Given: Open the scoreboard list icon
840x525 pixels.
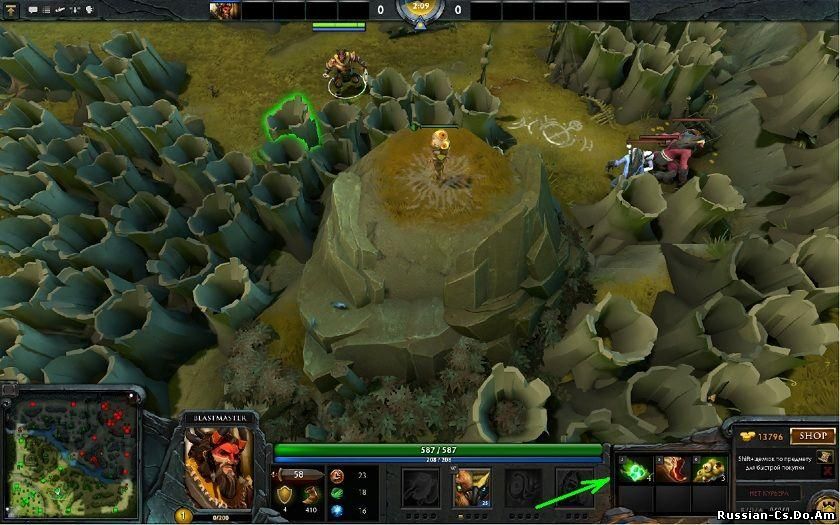Looking at the screenshot, I should click(47, 9).
